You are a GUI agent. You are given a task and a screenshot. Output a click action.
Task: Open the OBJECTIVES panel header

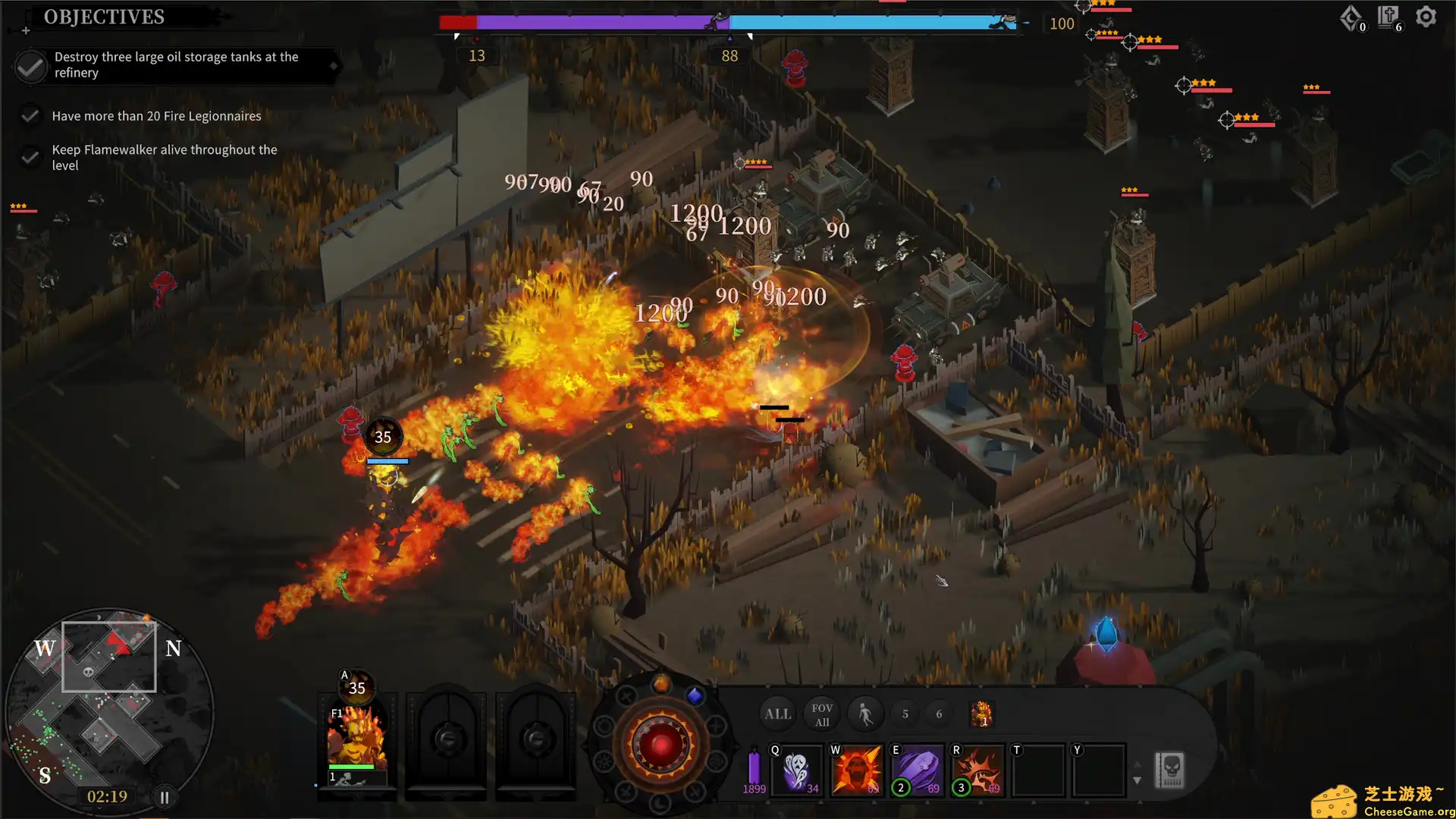coord(104,17)
